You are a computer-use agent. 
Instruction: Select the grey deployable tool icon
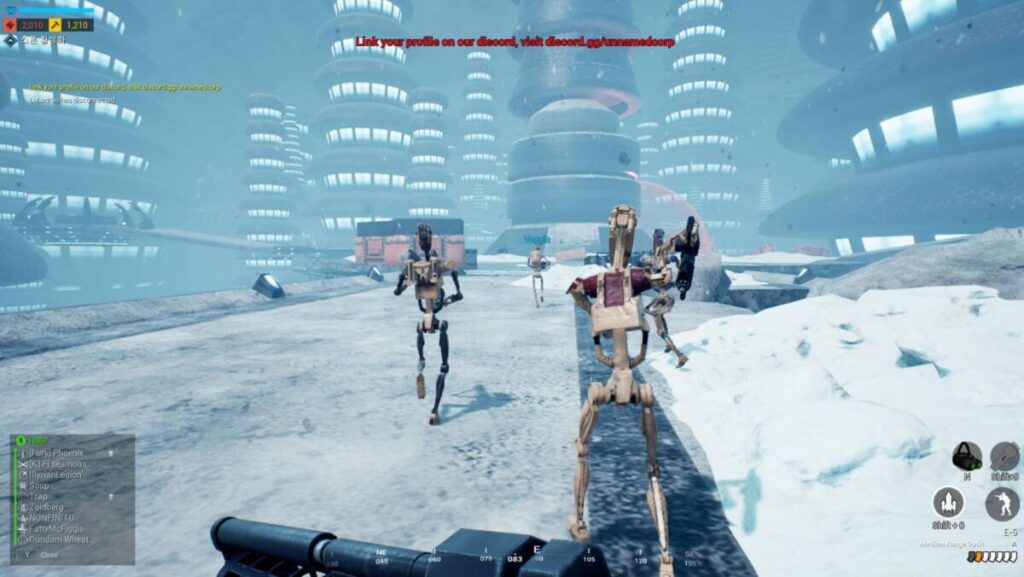tap(1004, 456)
